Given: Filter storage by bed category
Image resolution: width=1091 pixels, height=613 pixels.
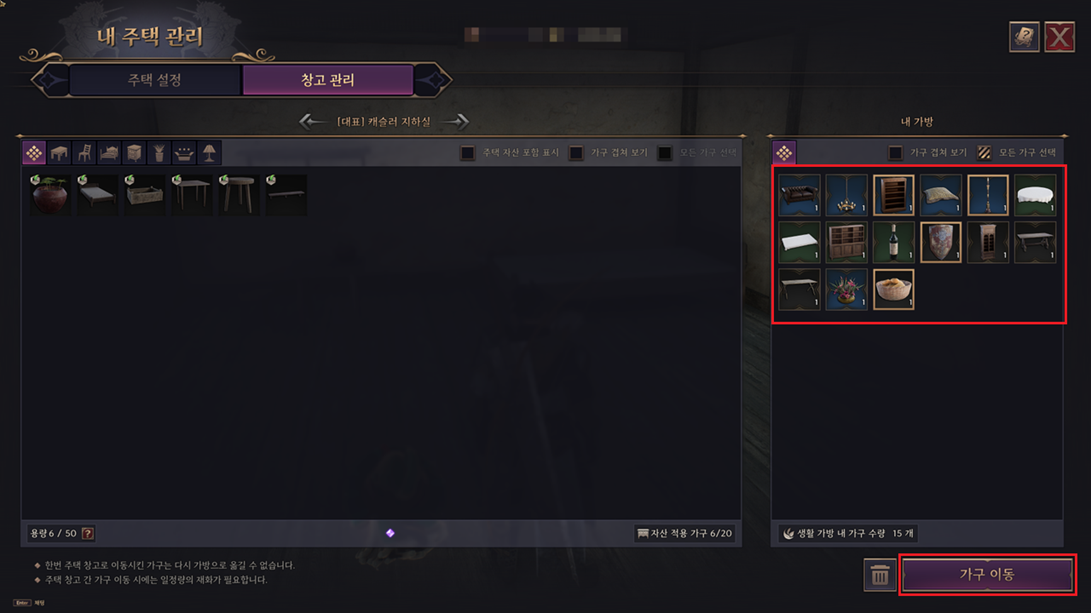Looking at the screenshot, I should (x=109, y=153).
